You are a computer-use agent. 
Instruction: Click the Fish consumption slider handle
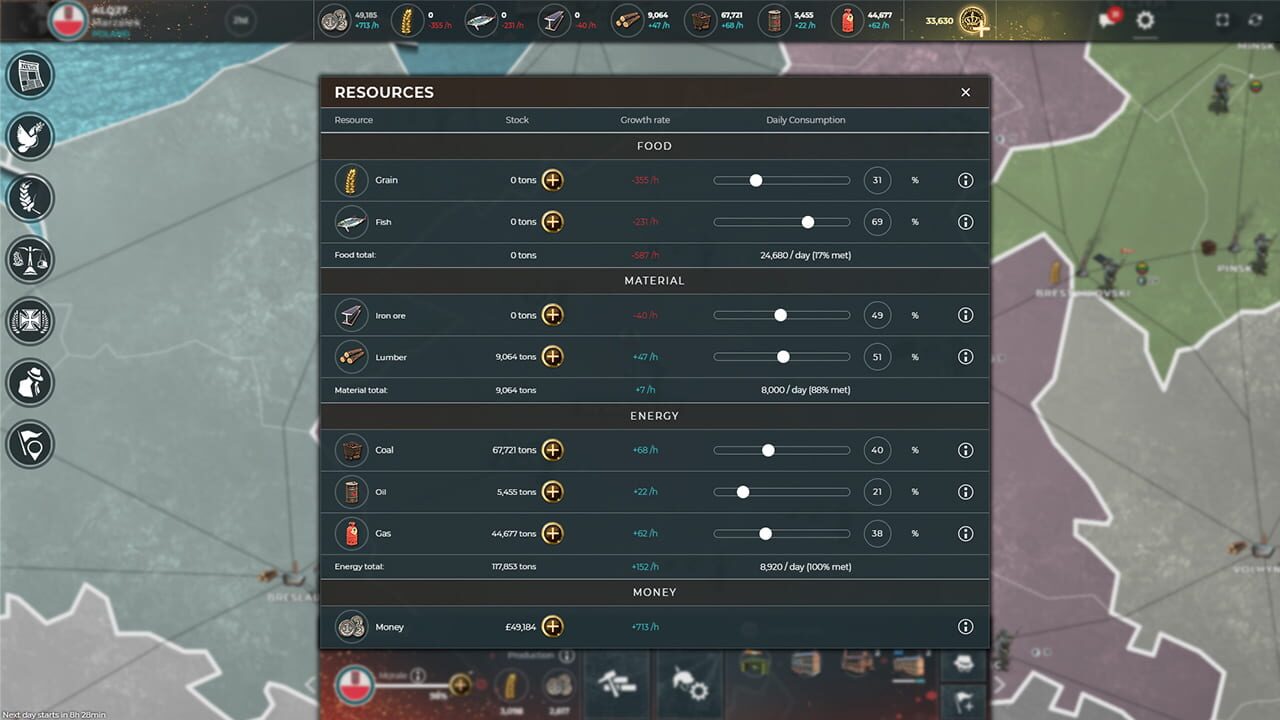coord(808,222)
